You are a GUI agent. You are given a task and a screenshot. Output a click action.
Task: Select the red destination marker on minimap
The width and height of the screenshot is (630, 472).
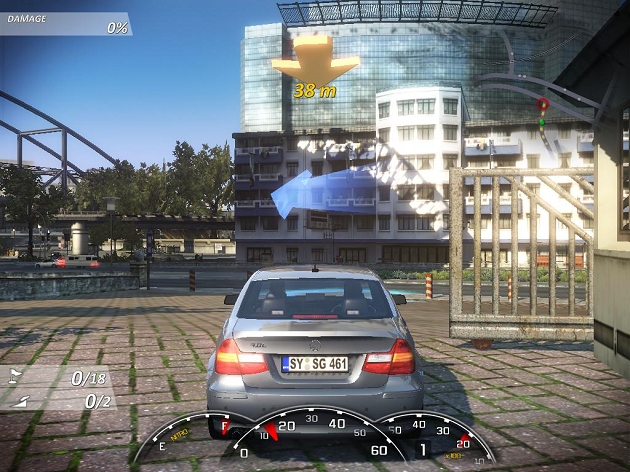[542, 103]
